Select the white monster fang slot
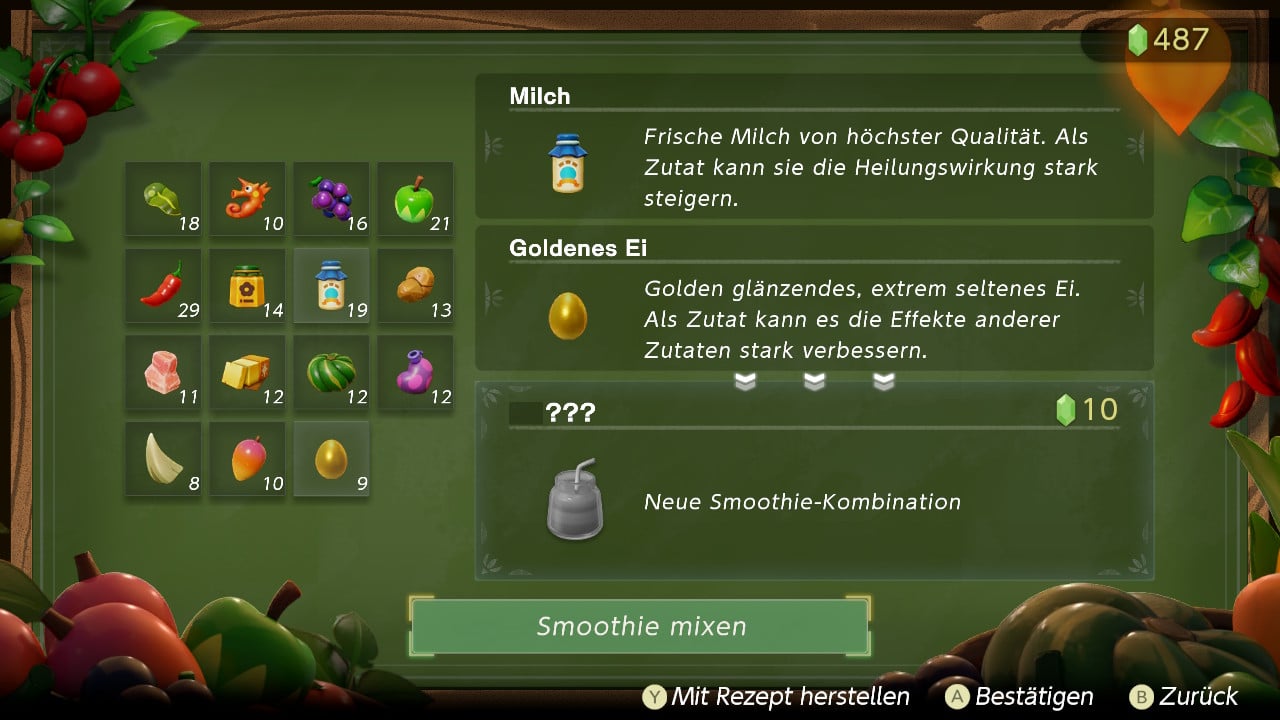The height and width of the screenshot is (720, 1280). pos(163,459)
